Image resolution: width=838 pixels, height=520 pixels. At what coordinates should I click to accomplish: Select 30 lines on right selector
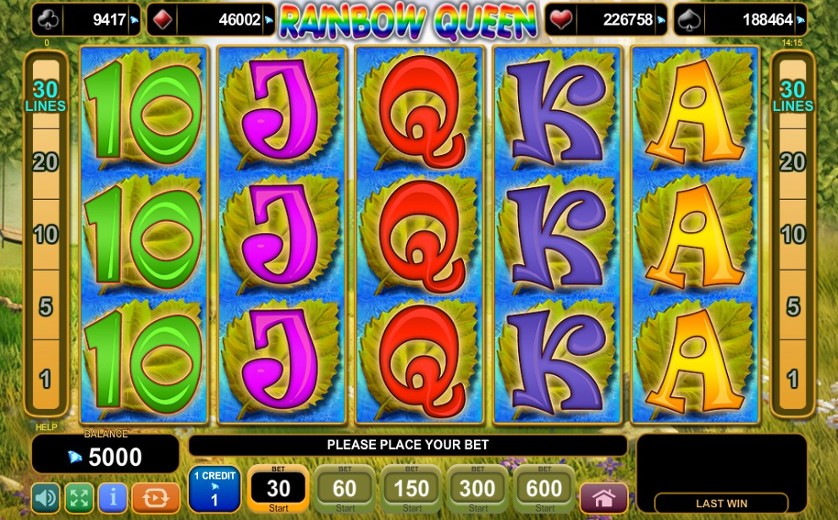793,95
